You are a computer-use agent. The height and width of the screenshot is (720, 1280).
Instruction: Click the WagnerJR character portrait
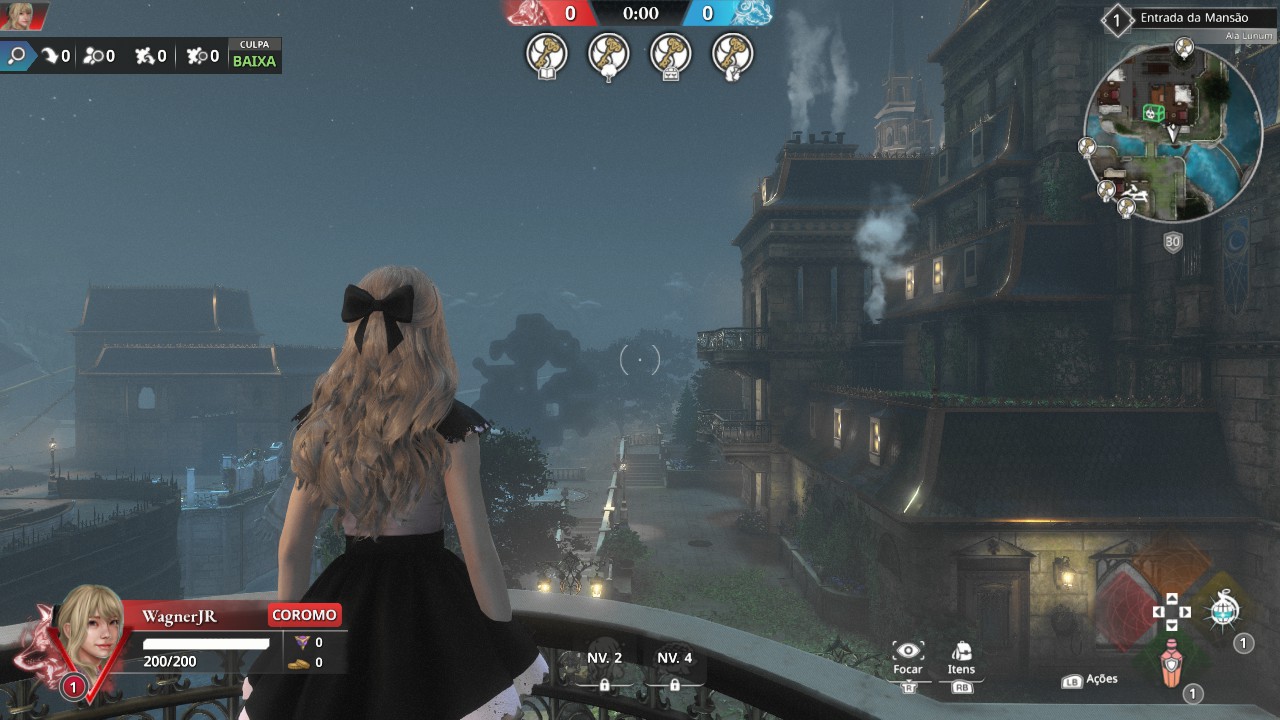pyautogui.click(x=91, y=625)
